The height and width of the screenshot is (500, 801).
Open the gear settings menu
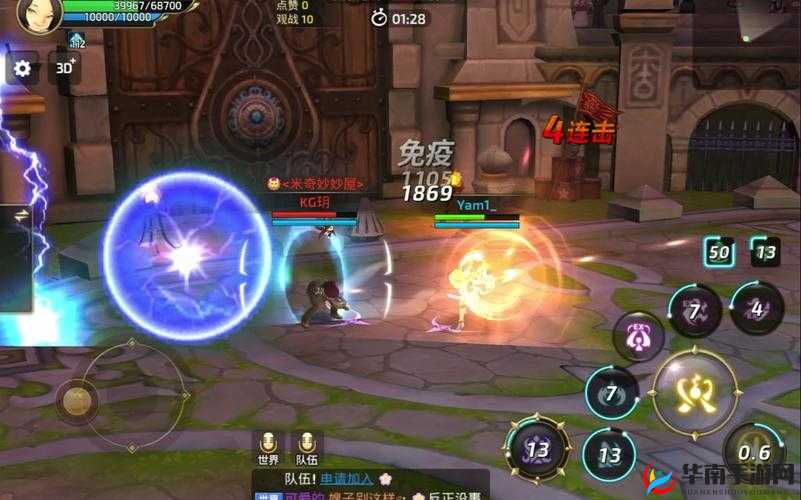click(x=22, y=68)
